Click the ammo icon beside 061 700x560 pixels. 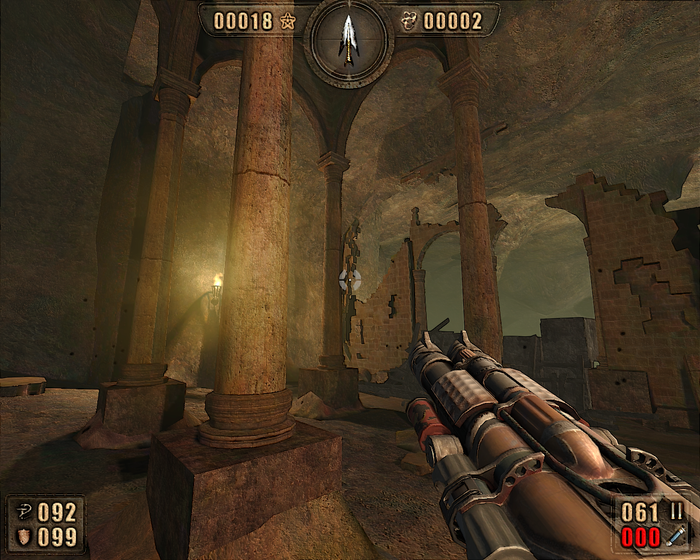[x=675, y=512]
